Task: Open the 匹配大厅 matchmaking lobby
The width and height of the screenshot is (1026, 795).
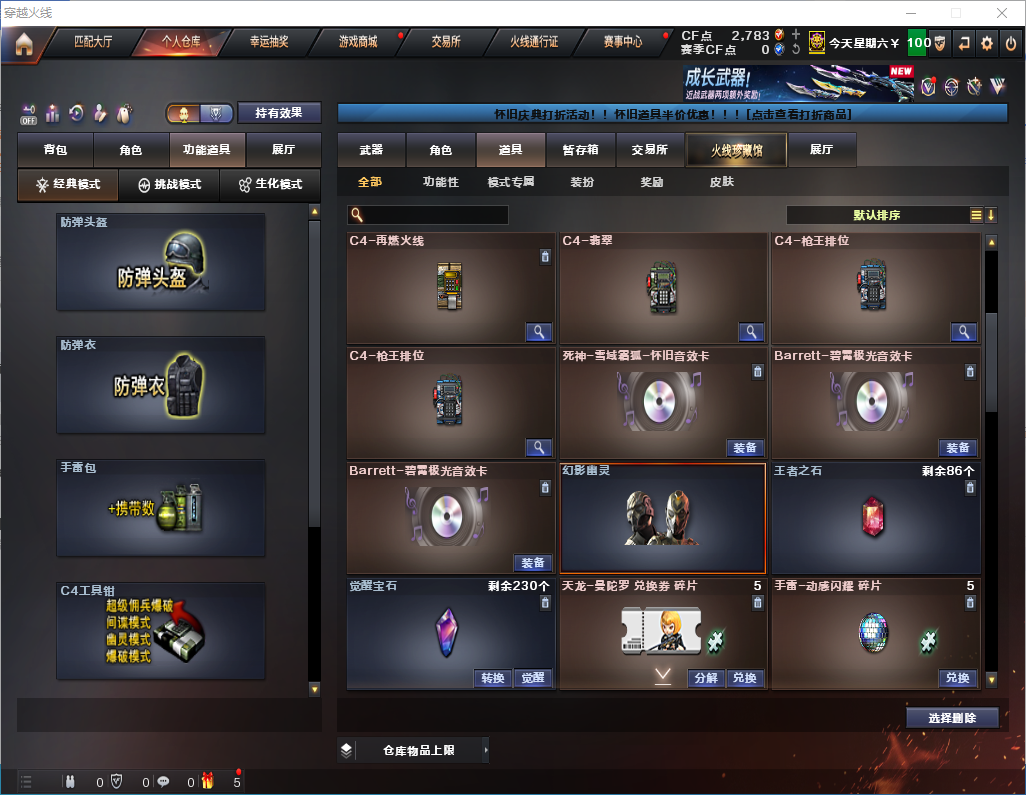Action: click(x=93, y=42)
